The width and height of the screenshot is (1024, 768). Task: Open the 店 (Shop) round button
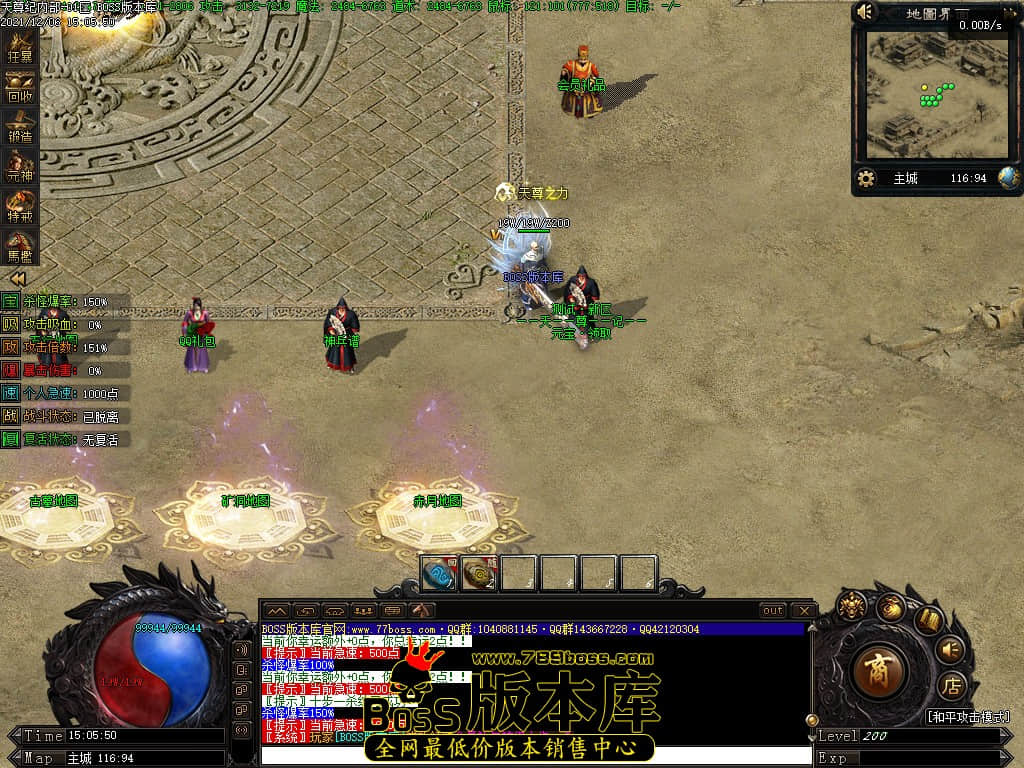952,686
